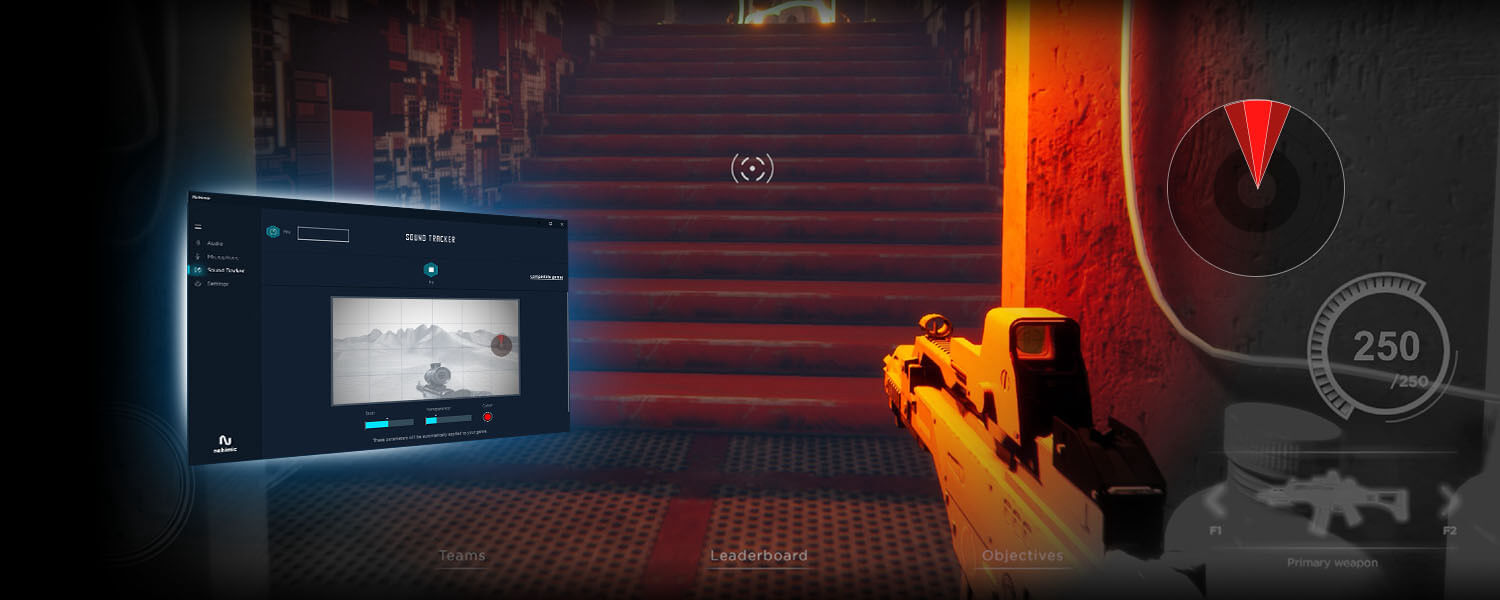Adjust the radar Transparency slider
The height and width of the screenshot is (600, 1500).
447,419
